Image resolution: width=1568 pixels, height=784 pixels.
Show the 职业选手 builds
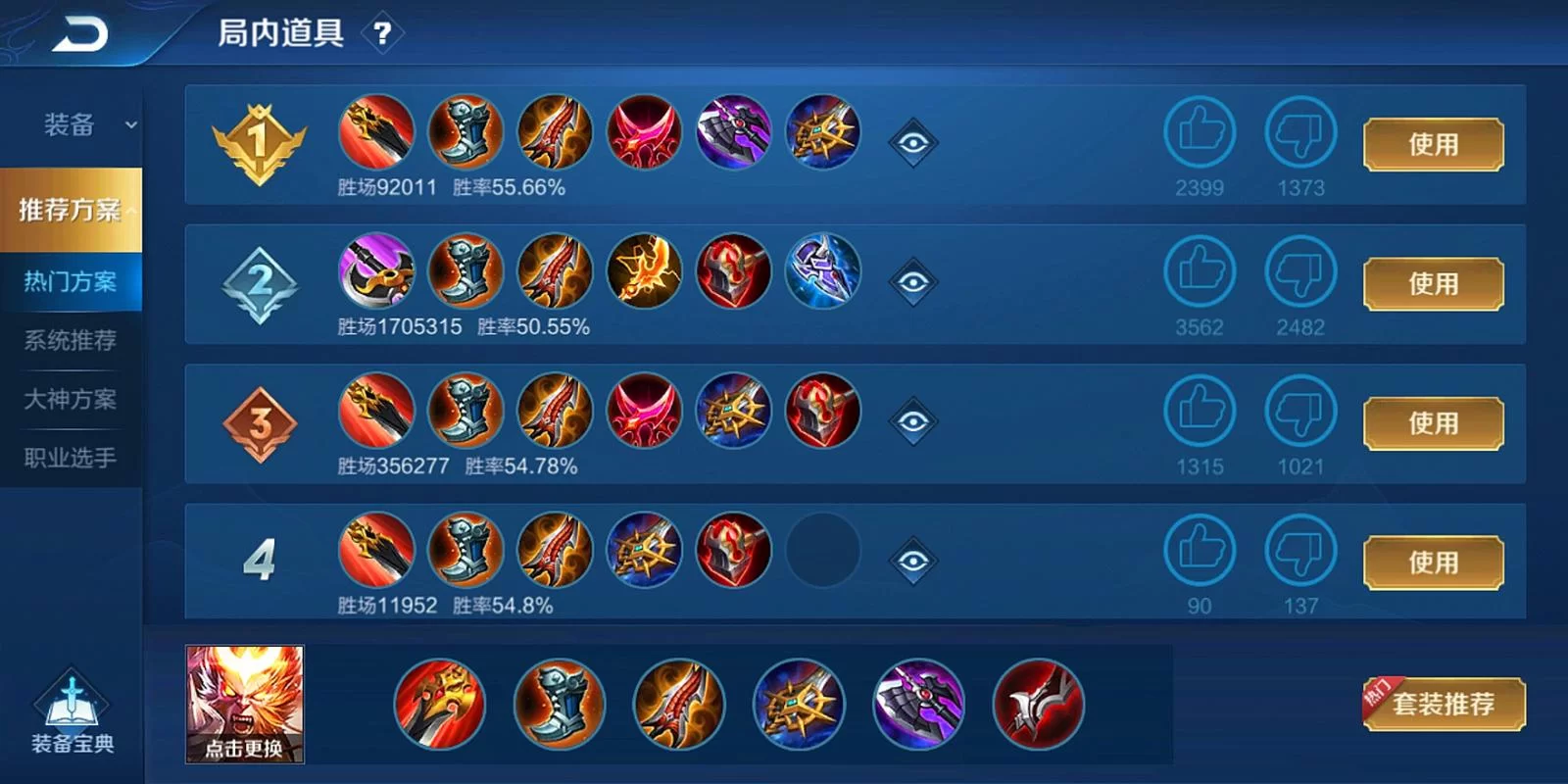[x=71, y=458]
